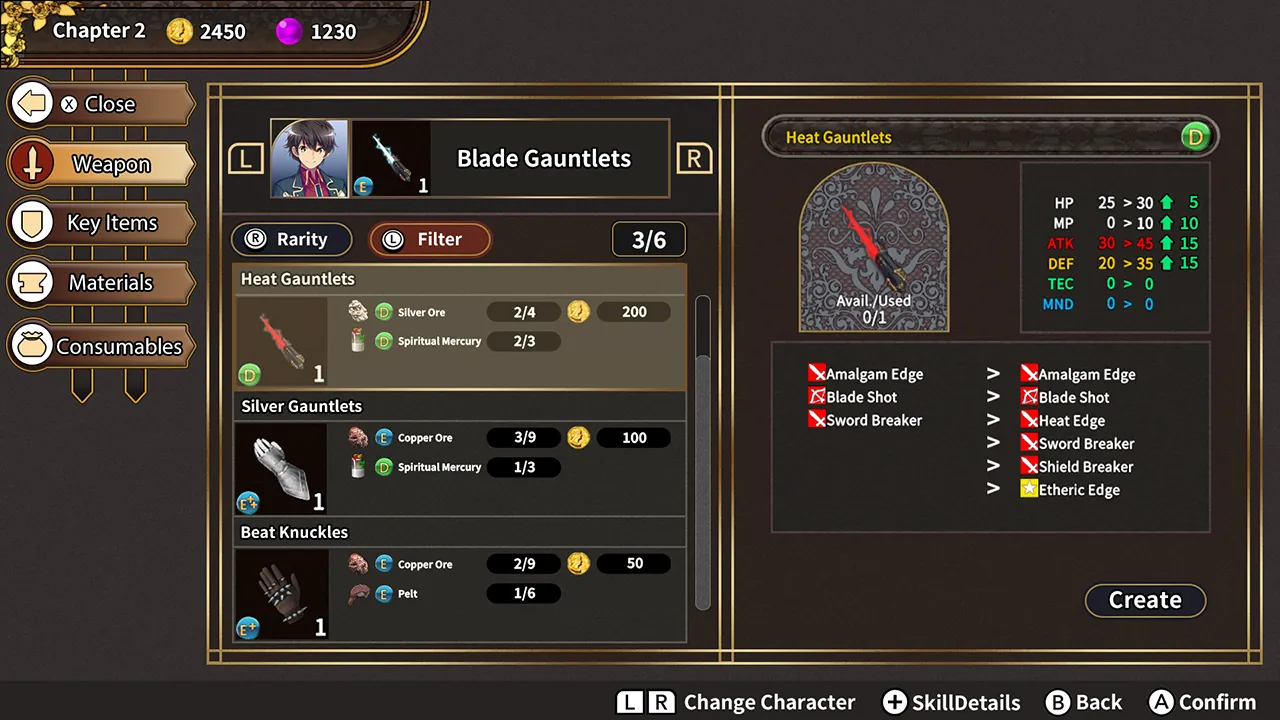Screen dimensions: 1280x720
Task: Select the Weapon category icon
Action: 32,163
